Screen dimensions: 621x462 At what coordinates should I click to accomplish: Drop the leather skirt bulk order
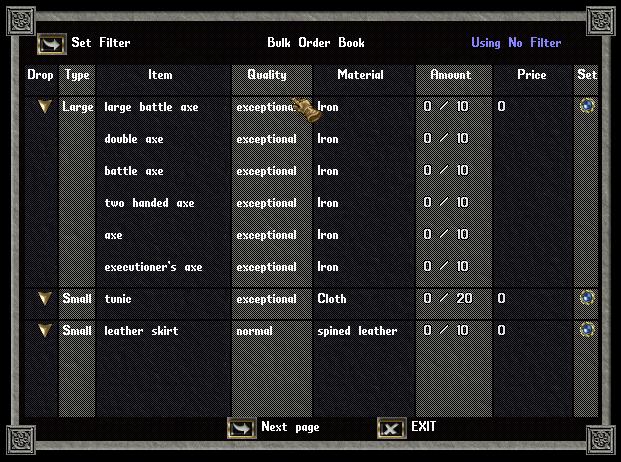(43, 331)
